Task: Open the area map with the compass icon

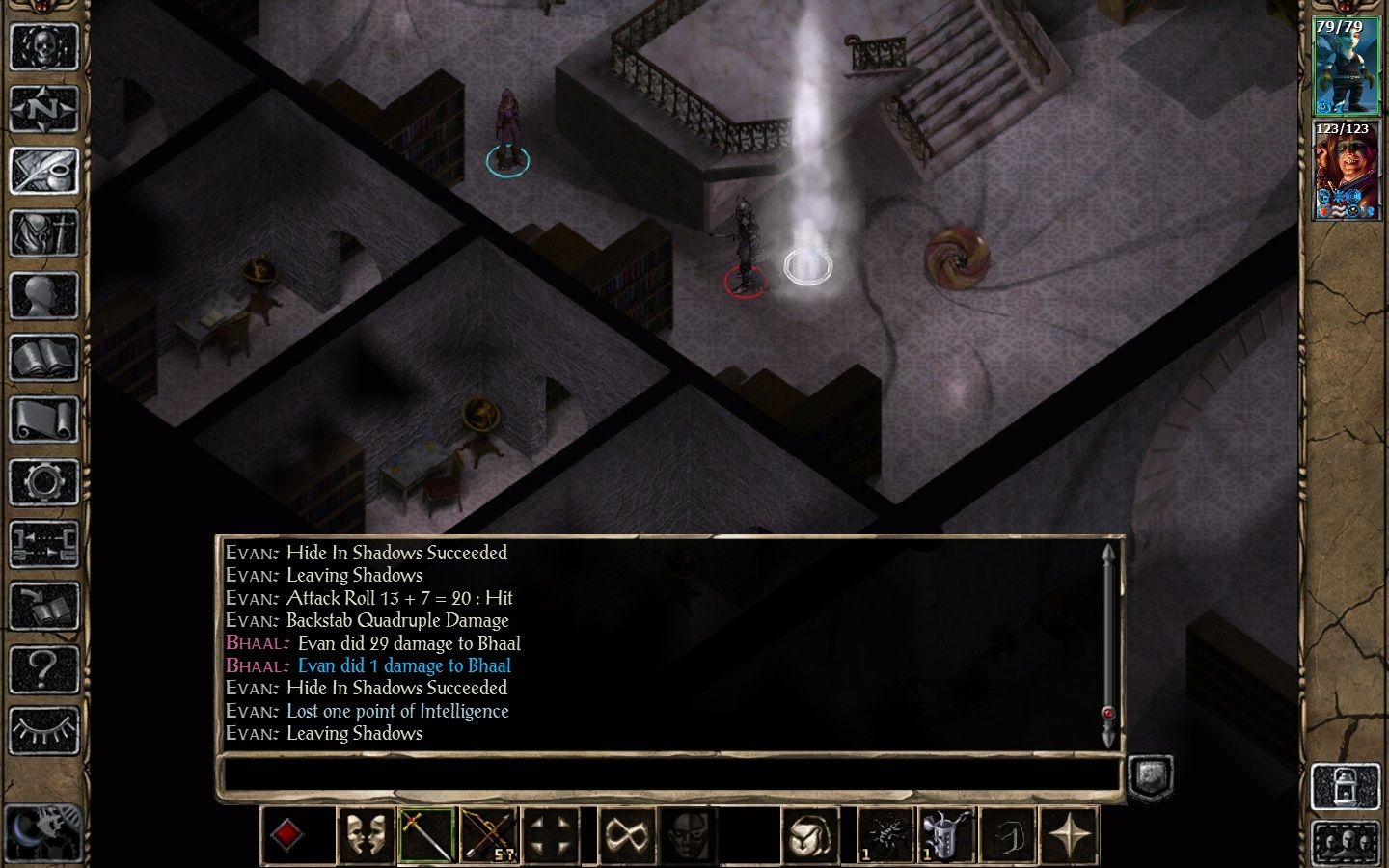Action: point(43,108)
